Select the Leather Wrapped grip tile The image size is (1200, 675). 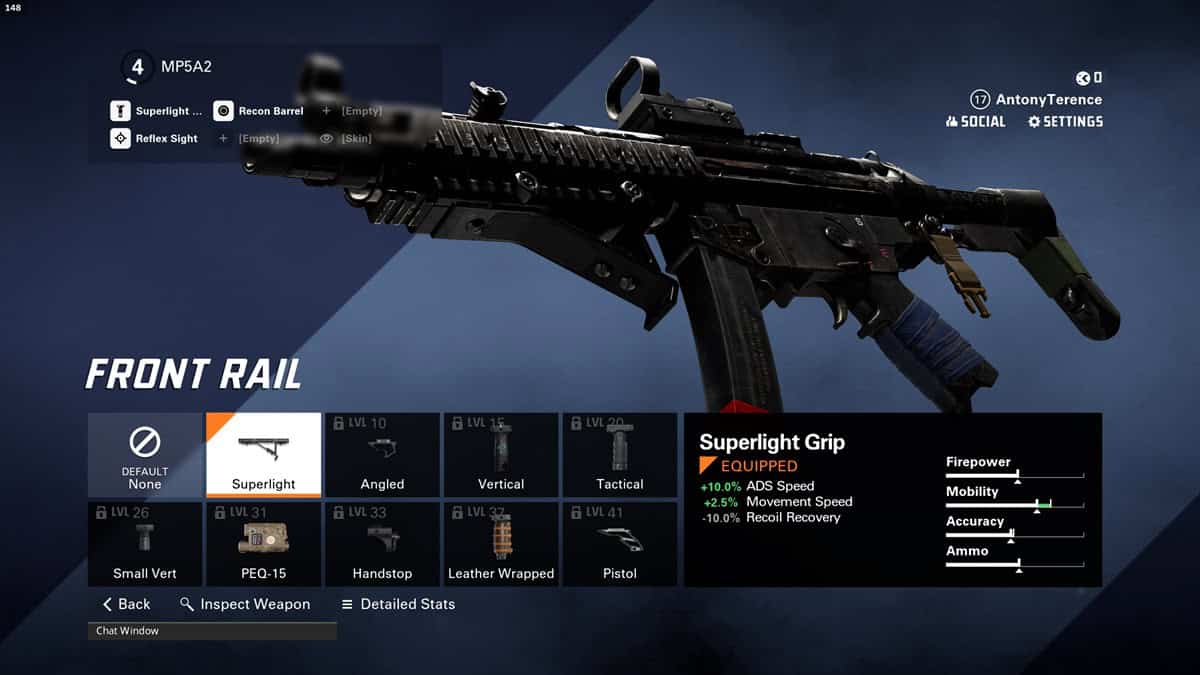pos(501,544)
